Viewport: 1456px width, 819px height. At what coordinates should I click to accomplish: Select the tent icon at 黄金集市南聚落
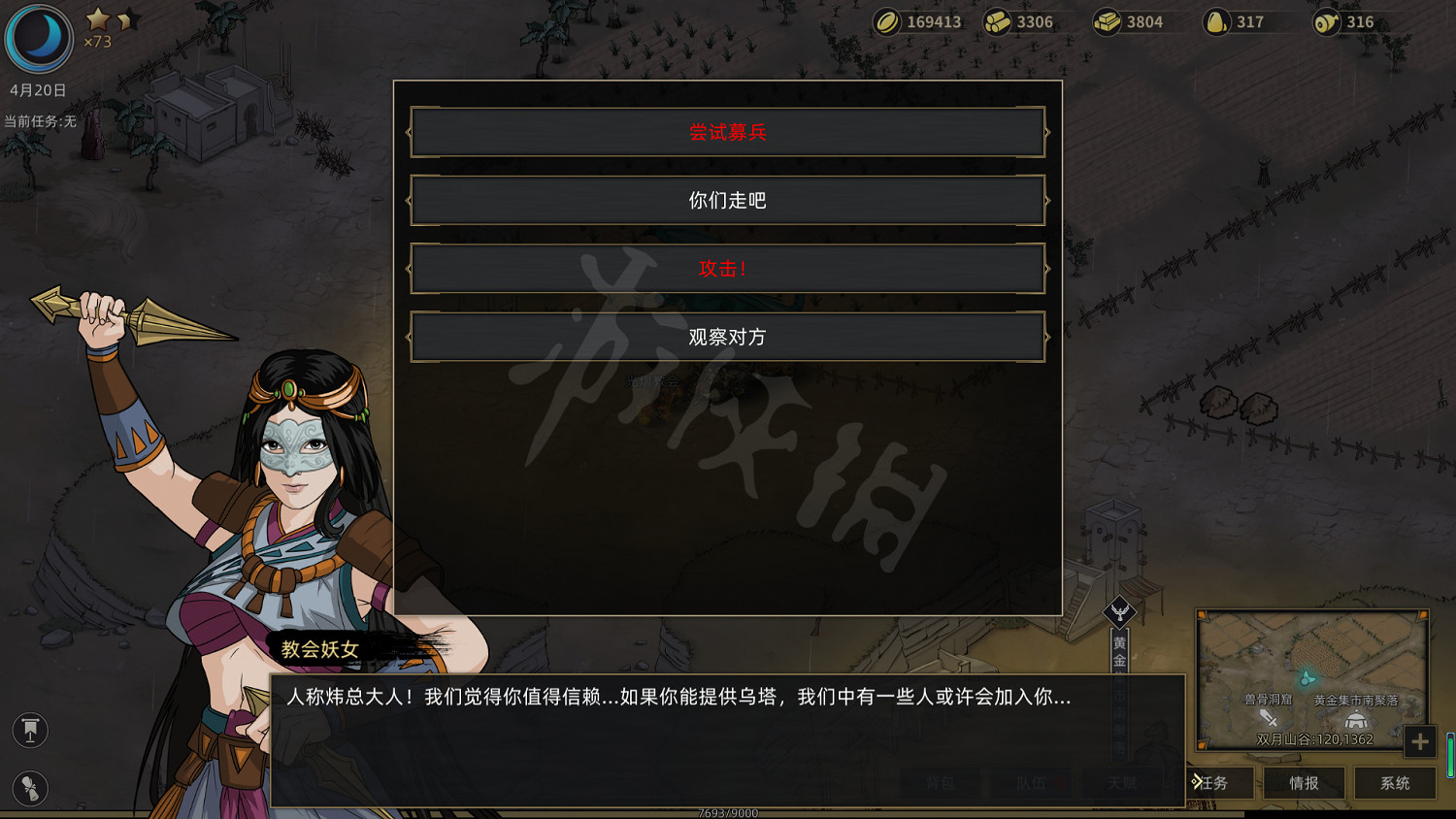[1355, 719]
